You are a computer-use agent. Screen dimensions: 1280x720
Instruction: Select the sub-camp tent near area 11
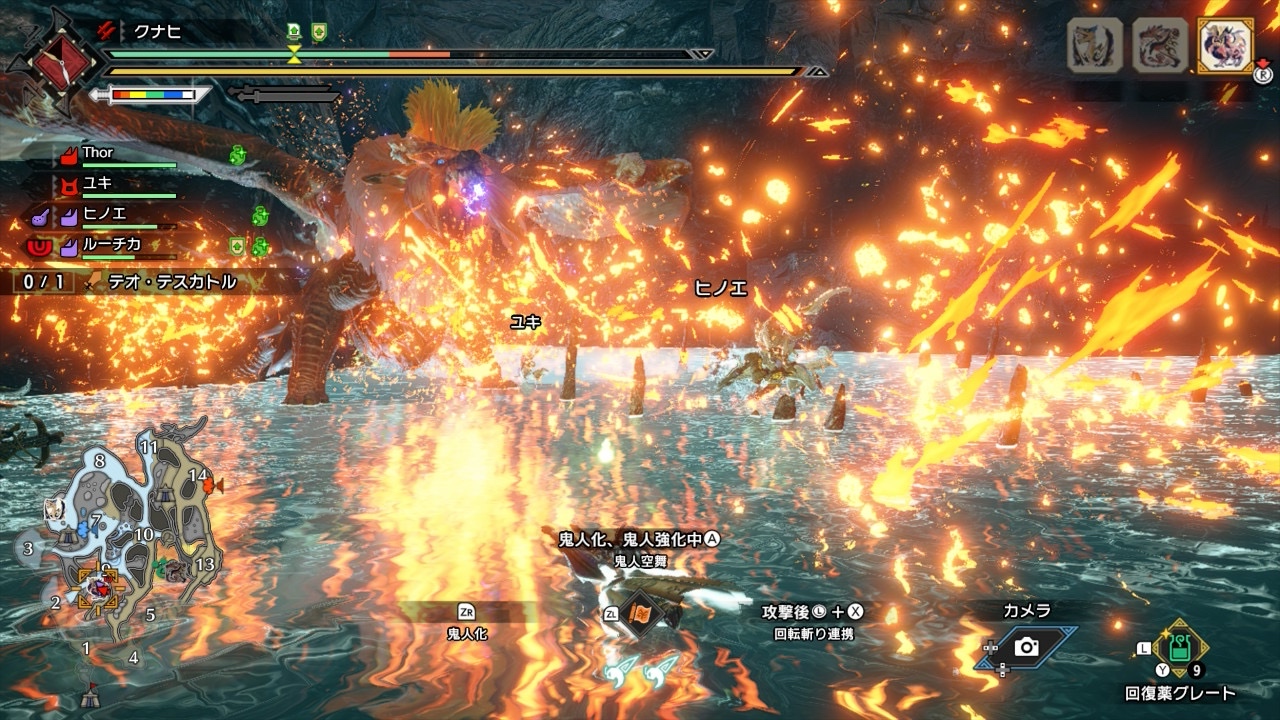click(x=165, y=495)
